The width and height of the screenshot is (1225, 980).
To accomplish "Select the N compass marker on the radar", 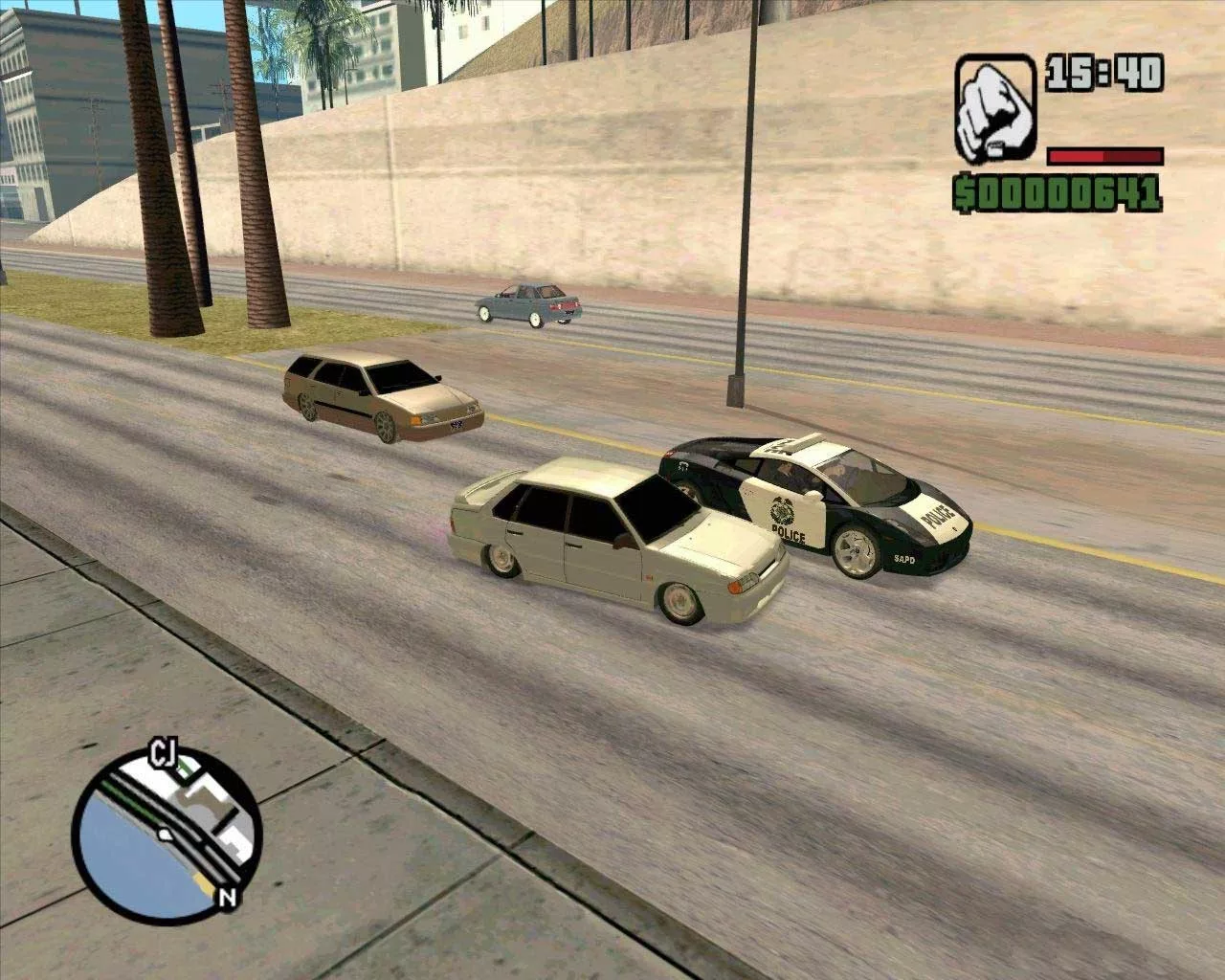I will pos(227,898).
